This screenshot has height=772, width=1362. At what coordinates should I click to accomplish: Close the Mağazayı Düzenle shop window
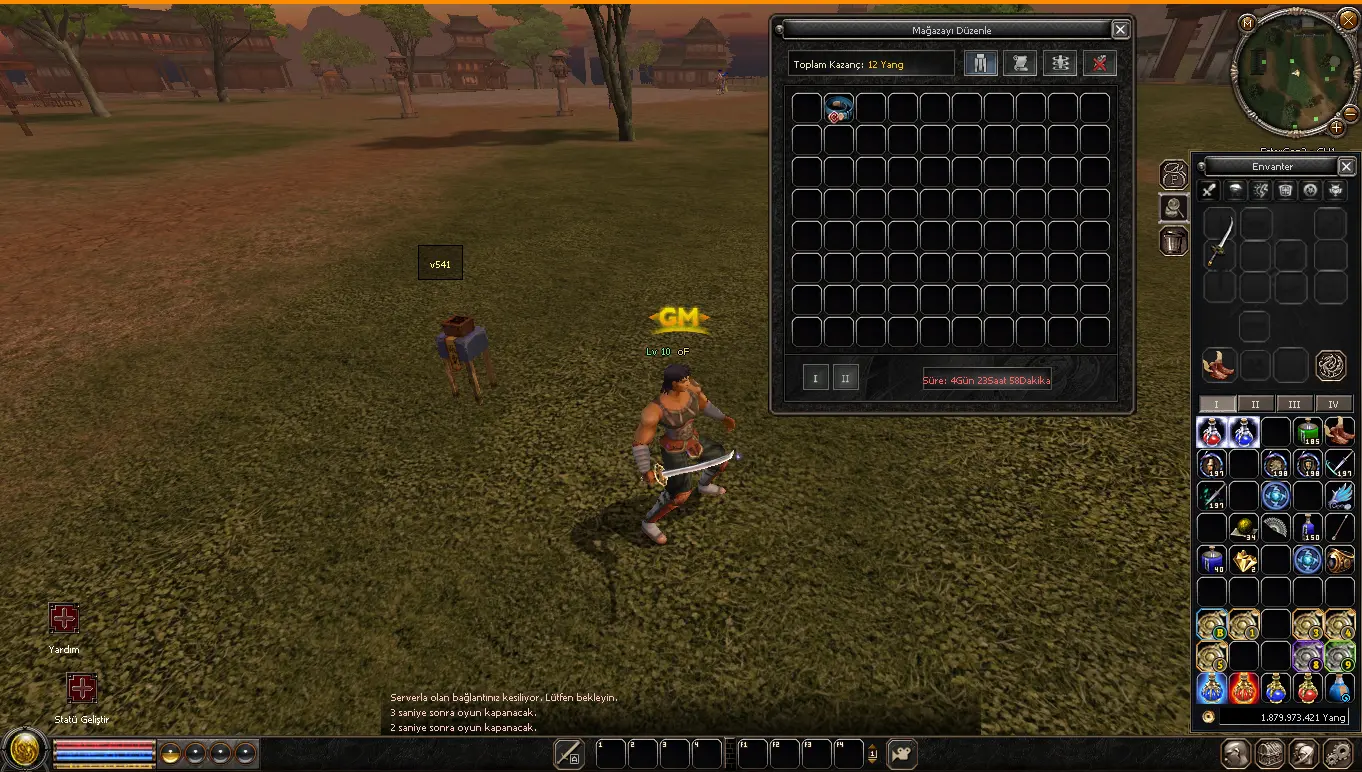1120,30
